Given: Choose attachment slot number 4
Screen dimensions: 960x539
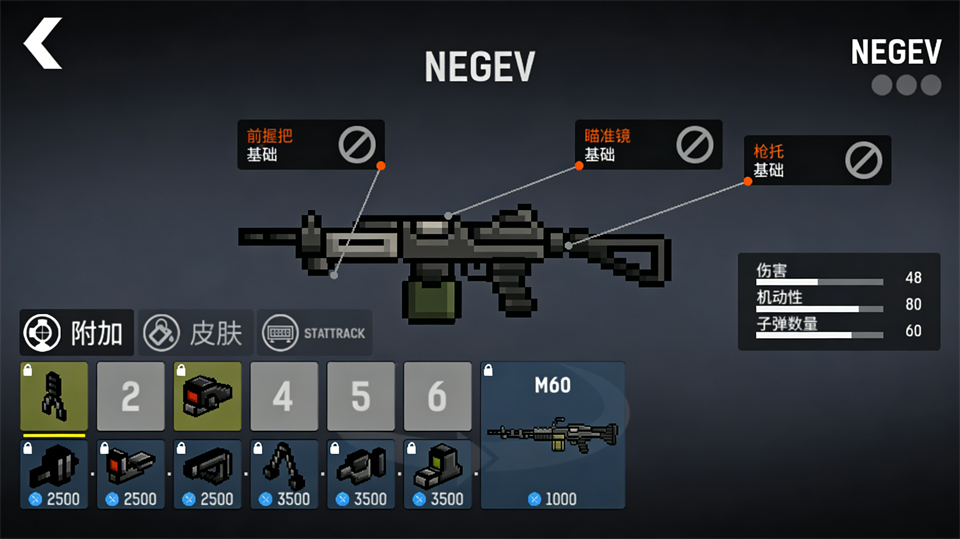Looking at the screenshot, I should [x=284, y=397].
